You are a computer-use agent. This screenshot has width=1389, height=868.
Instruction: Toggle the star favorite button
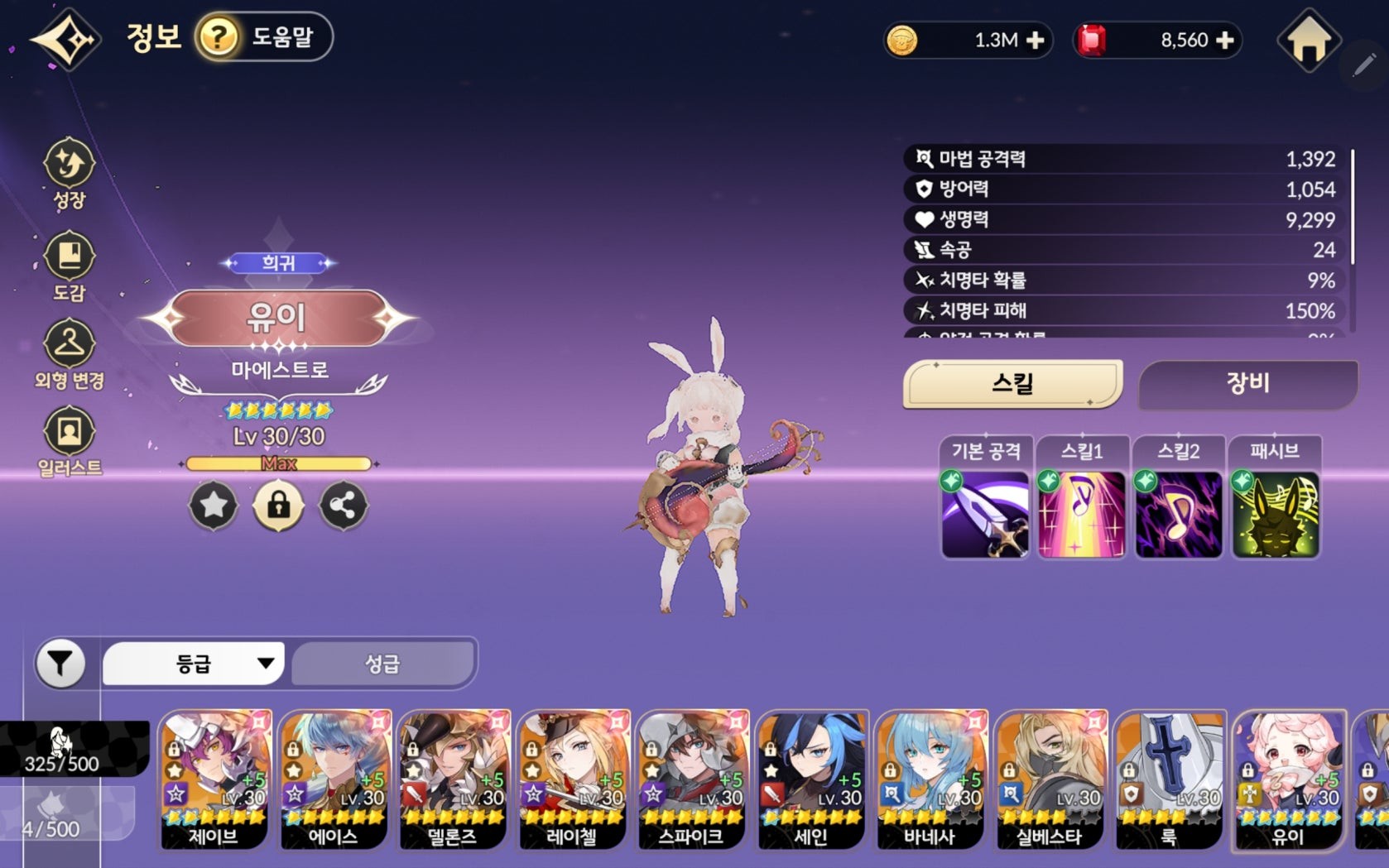point(214,505)
